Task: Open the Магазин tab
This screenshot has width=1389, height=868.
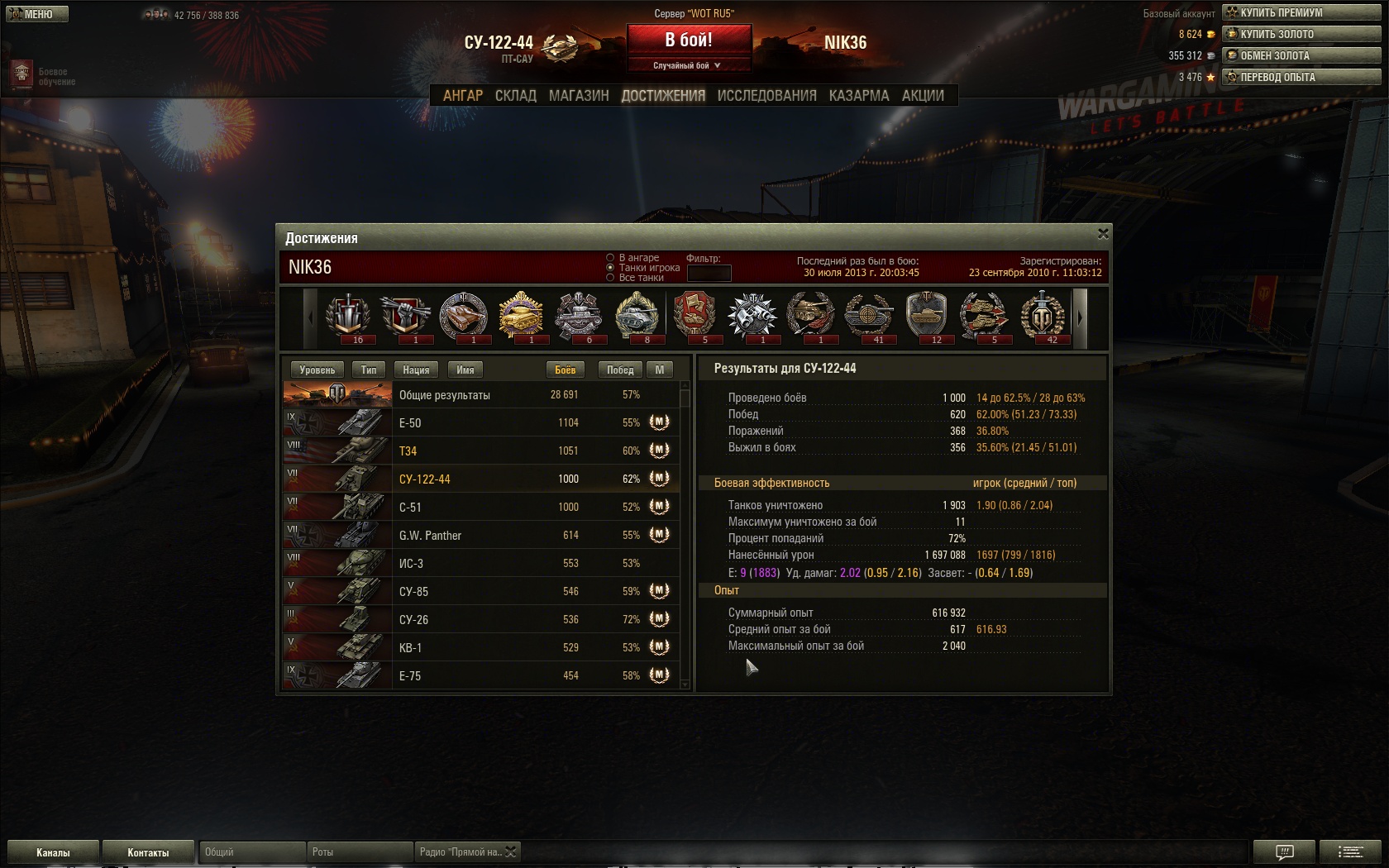Action: click(x=579, y=96)
